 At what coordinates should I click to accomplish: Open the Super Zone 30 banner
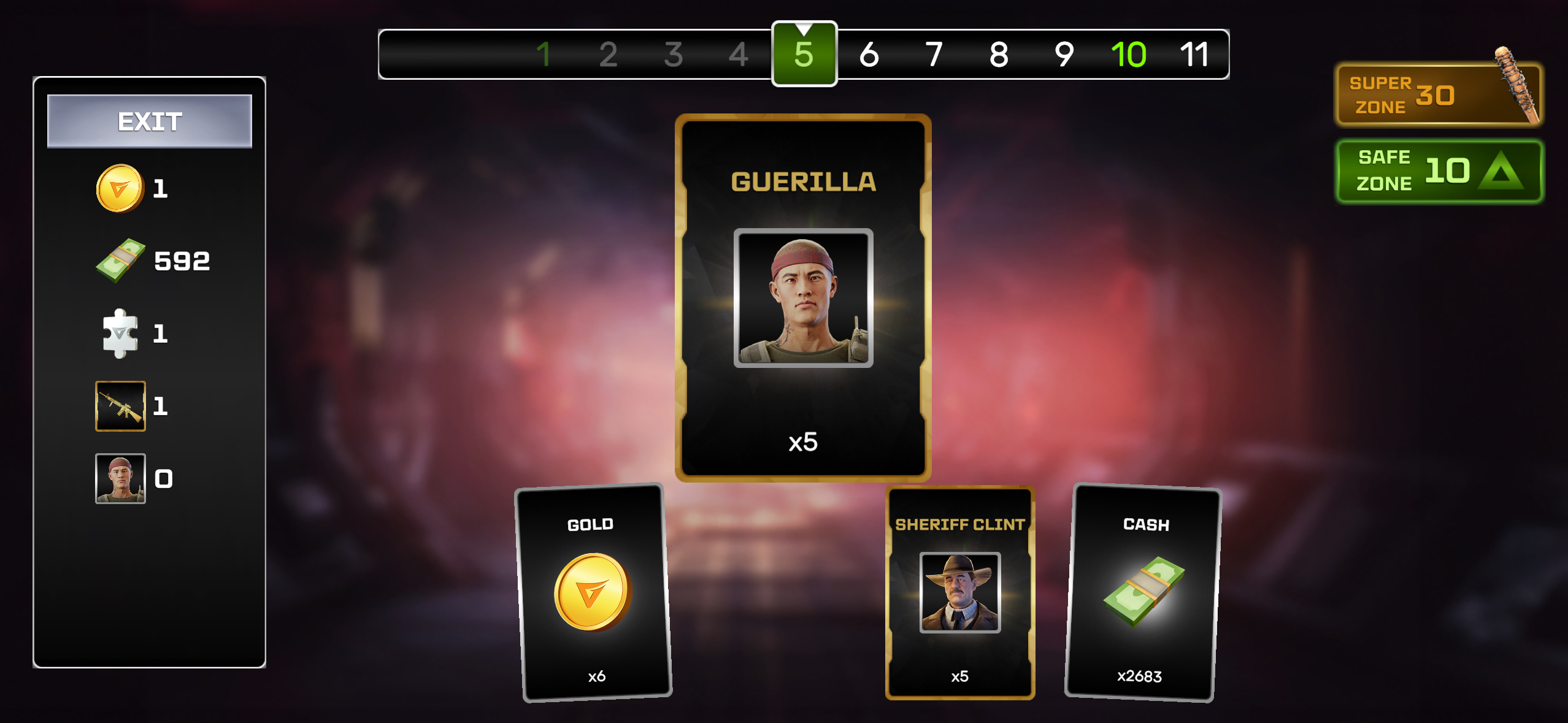[1438, 95]
